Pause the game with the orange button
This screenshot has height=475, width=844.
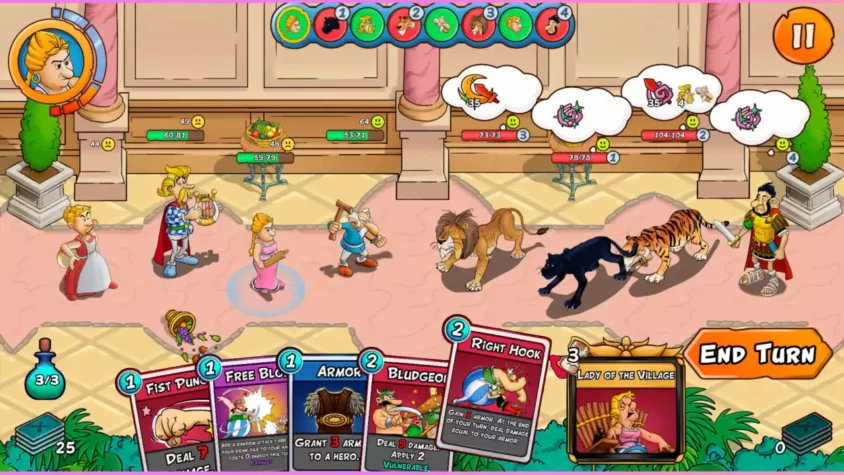pyautogui.click(x=803, y=36)
